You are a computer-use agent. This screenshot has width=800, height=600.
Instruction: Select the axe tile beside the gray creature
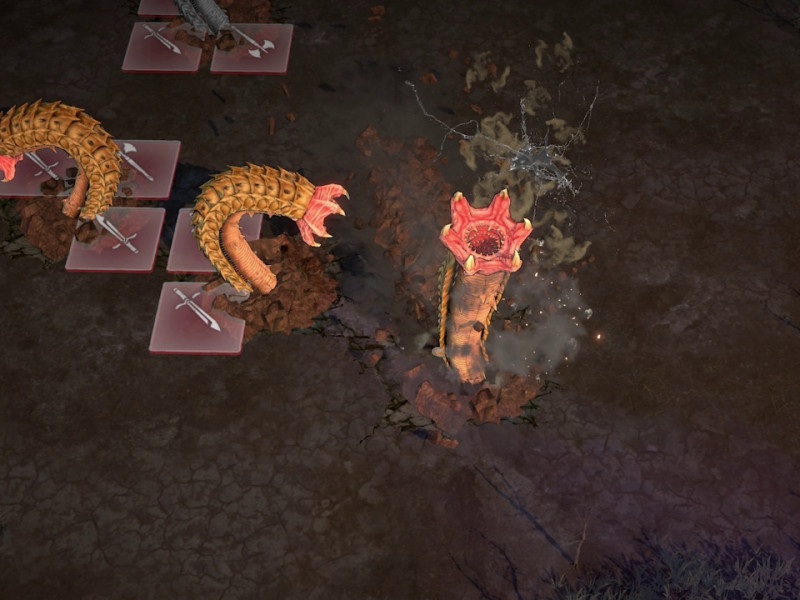(253, 47)
